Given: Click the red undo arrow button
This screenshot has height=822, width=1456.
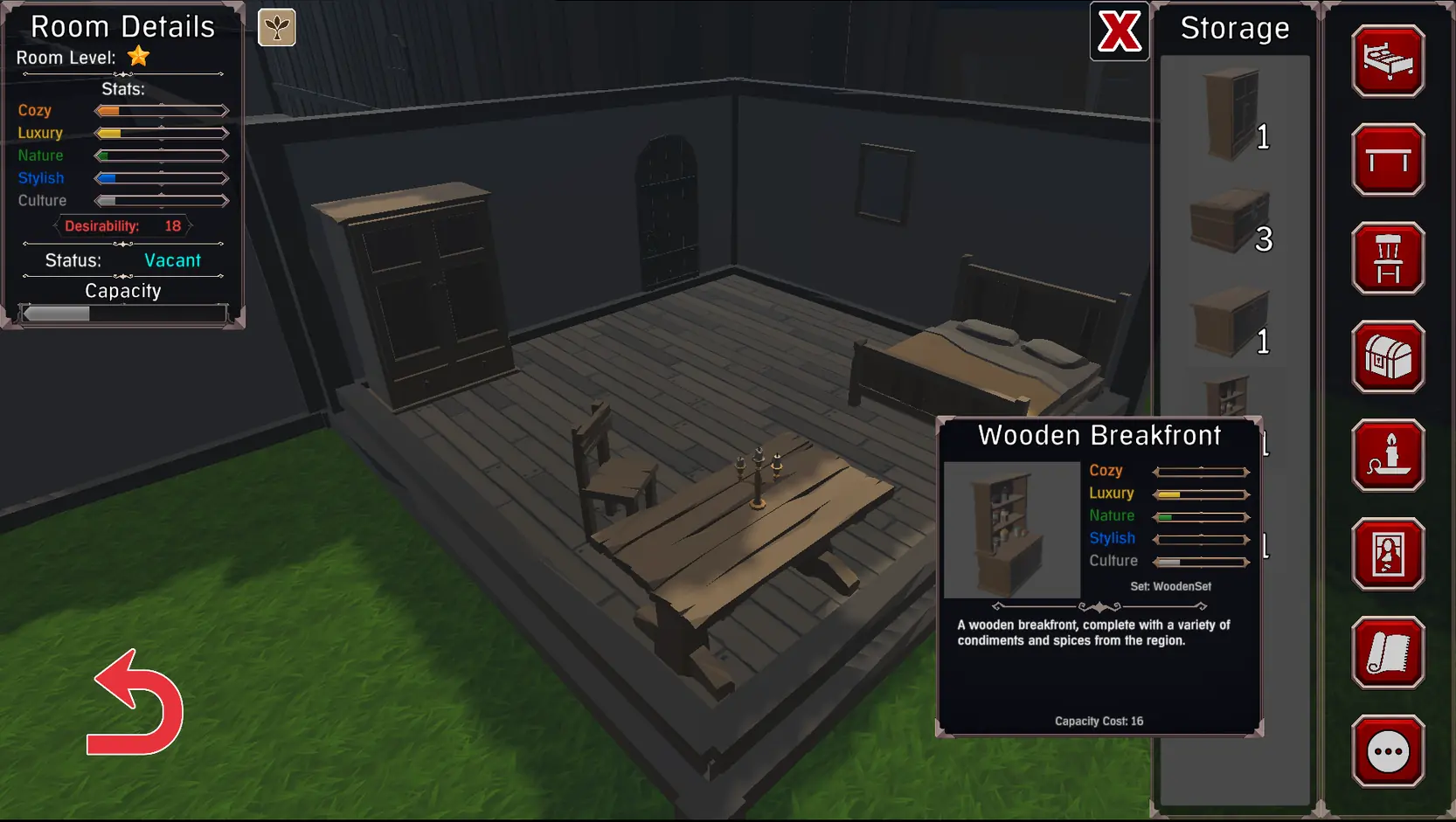Looking at the screenshot, I should (x=136, y=704).
